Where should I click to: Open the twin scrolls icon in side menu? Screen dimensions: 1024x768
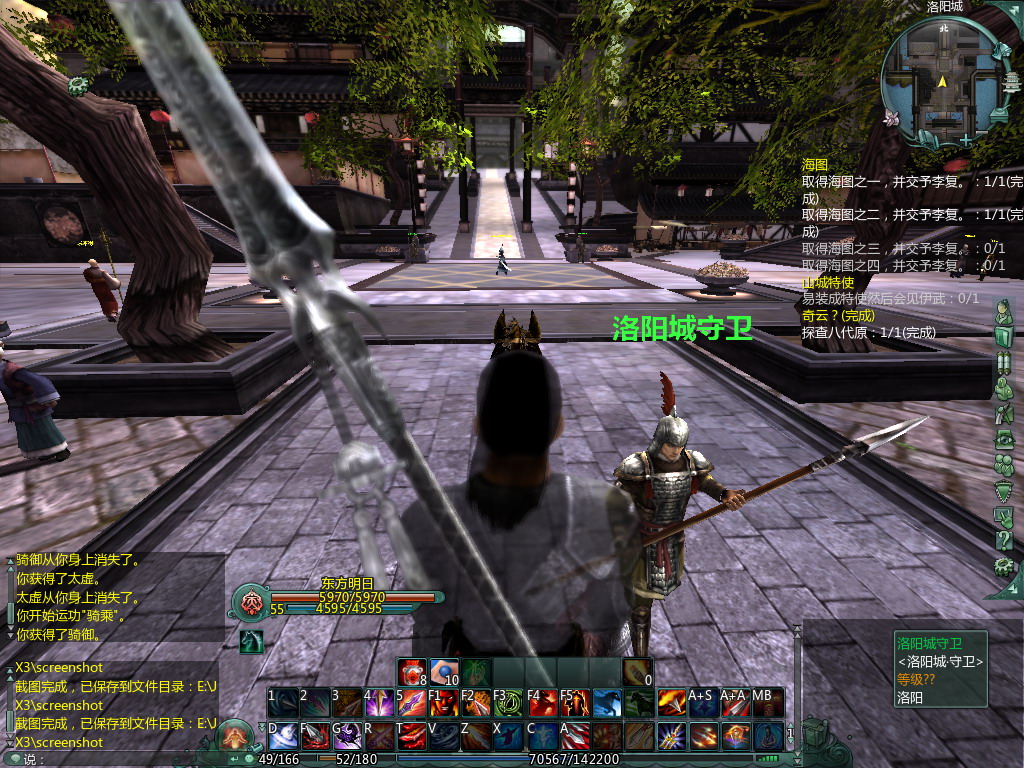tap(1004, 361)
